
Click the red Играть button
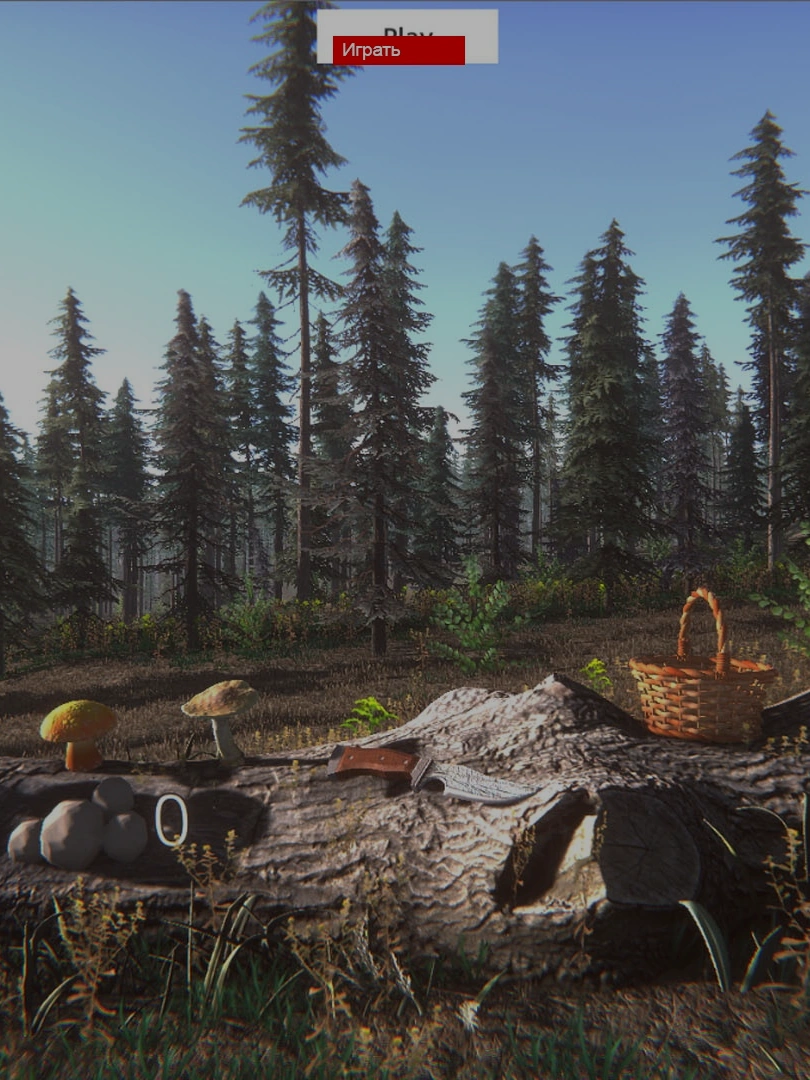tap(398, 50)
